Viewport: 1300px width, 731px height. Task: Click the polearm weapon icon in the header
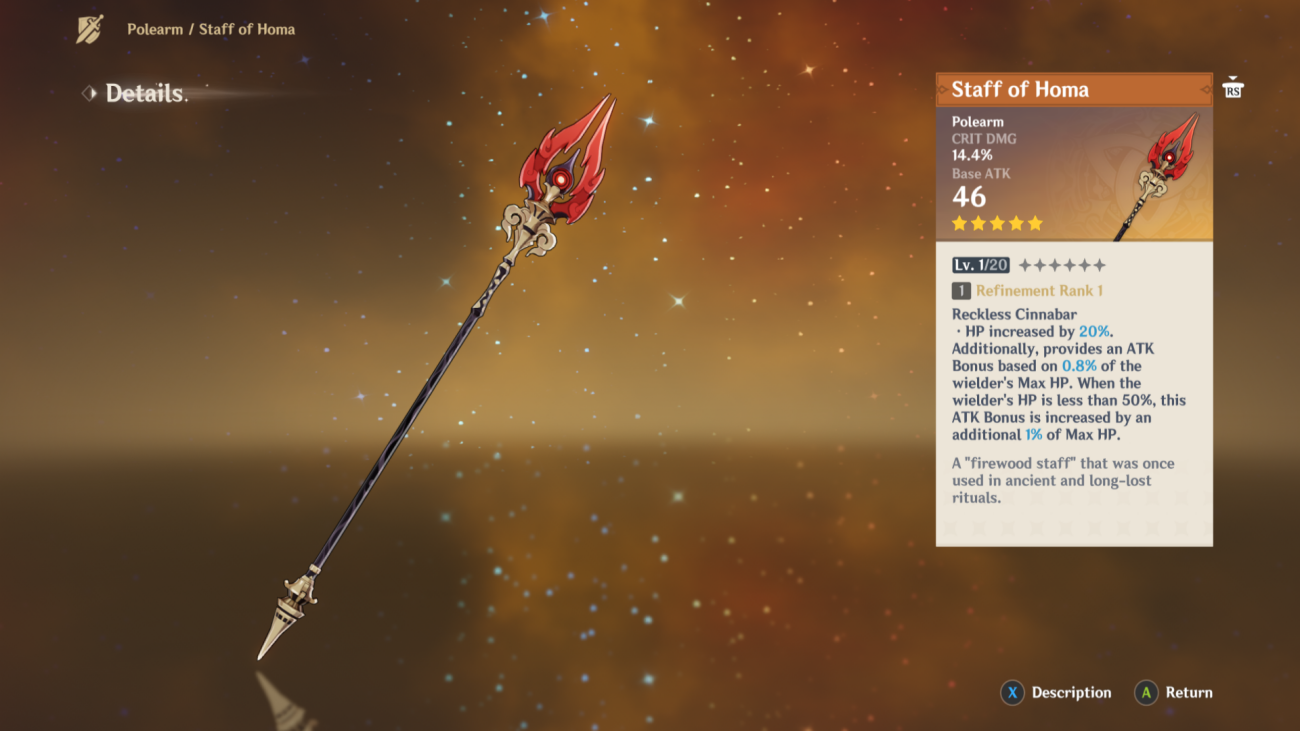[90, 29]
